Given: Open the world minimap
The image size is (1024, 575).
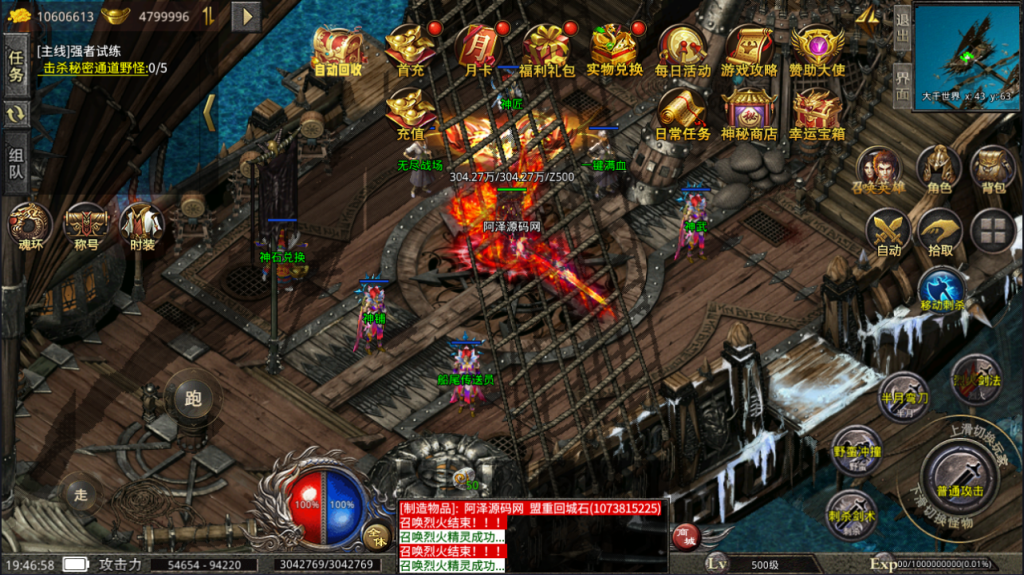Looking at the screenshot, I should (x=963, y=50).
